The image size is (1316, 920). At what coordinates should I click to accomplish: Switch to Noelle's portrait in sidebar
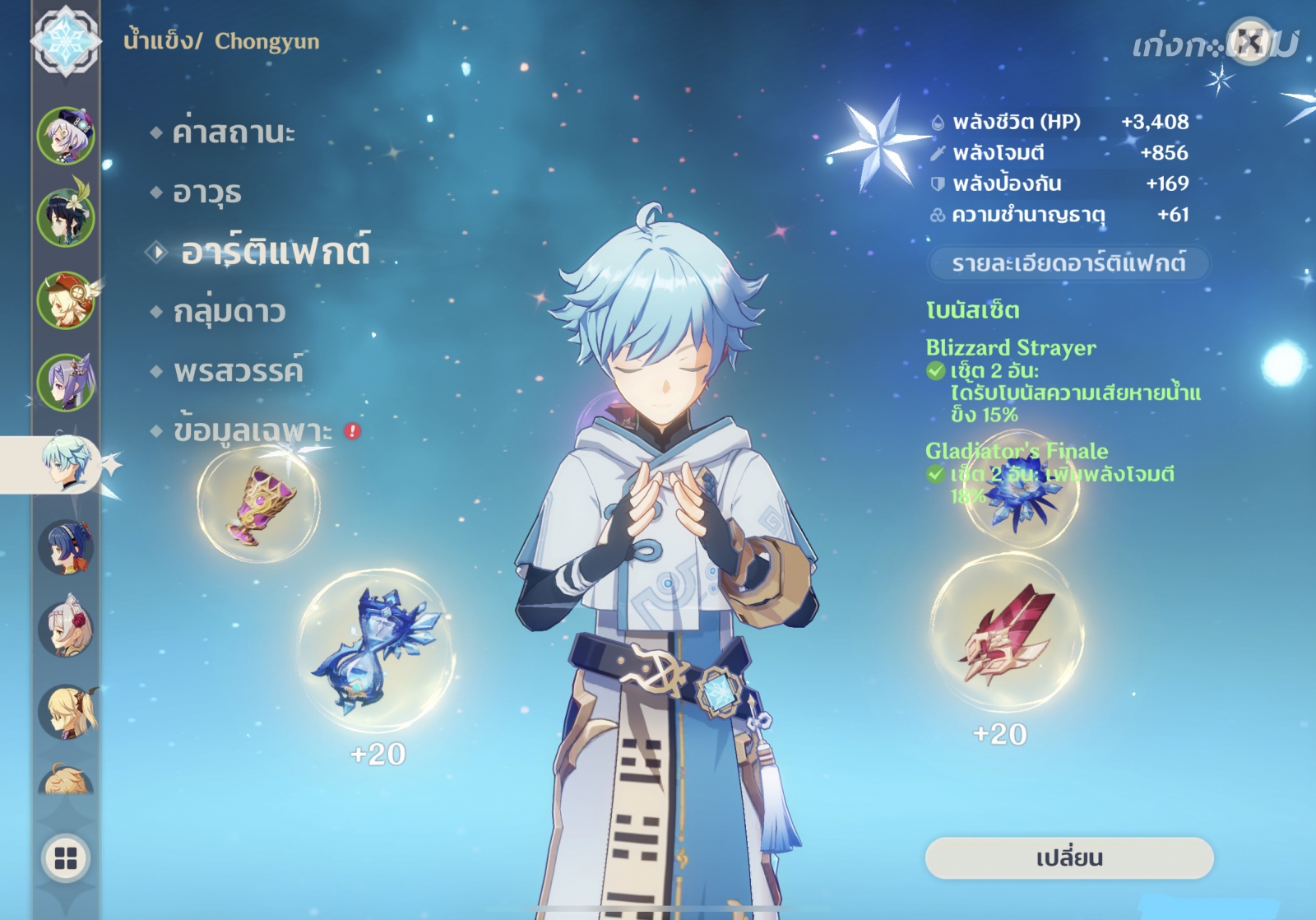pos(66,629)
